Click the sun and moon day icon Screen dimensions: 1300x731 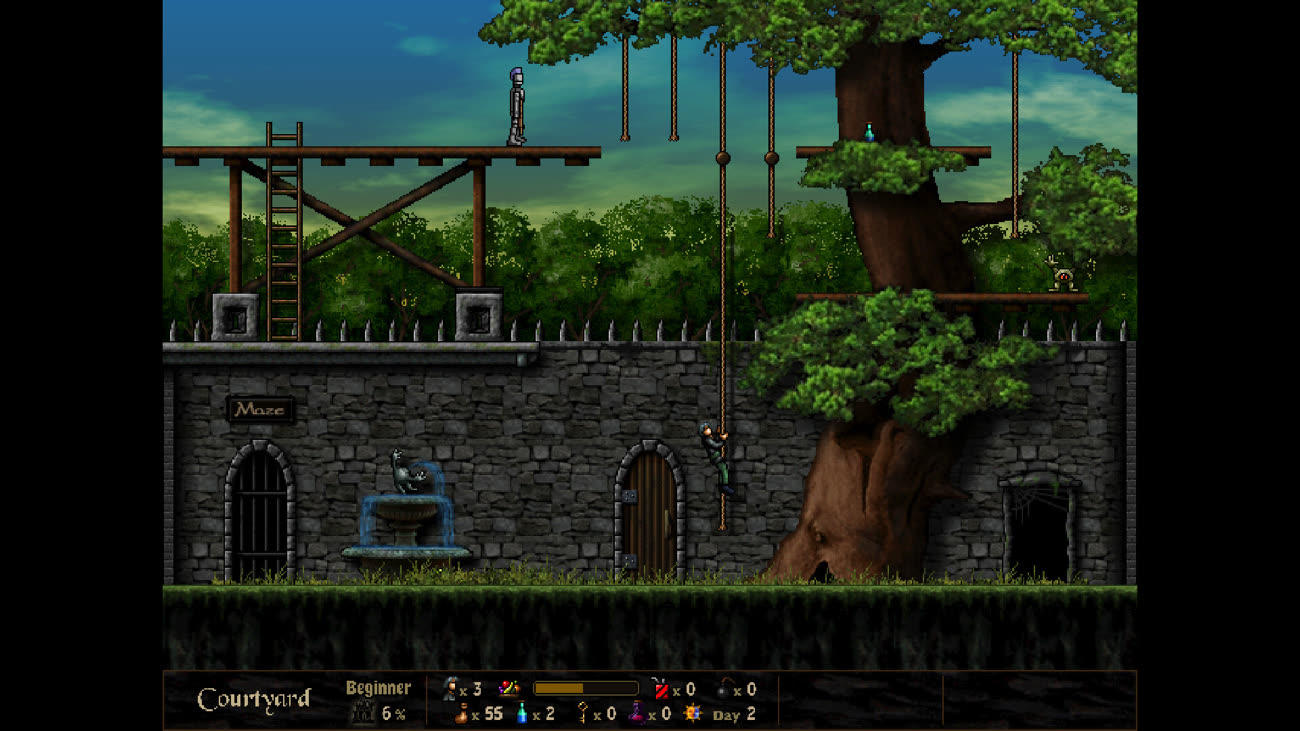click(x=693, y=714)
